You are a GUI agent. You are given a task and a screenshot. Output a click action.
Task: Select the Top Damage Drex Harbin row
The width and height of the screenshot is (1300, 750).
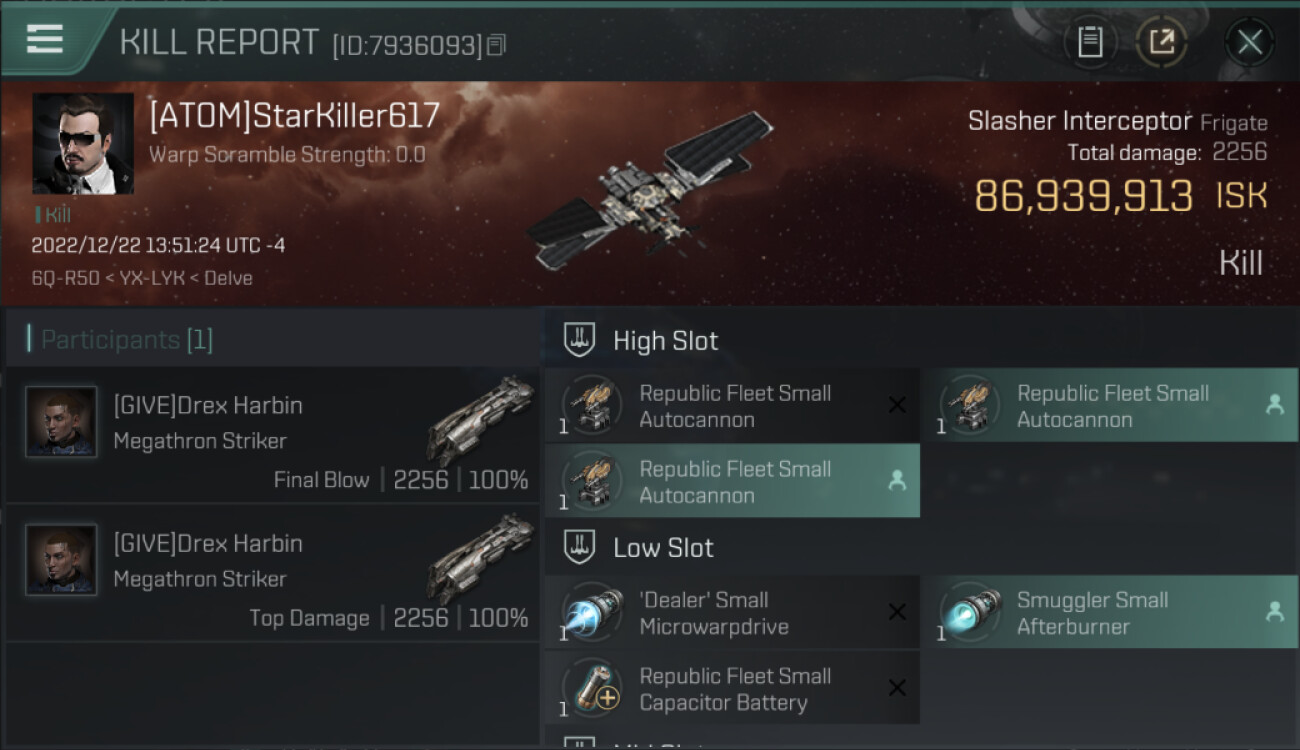tap(272, 572)
